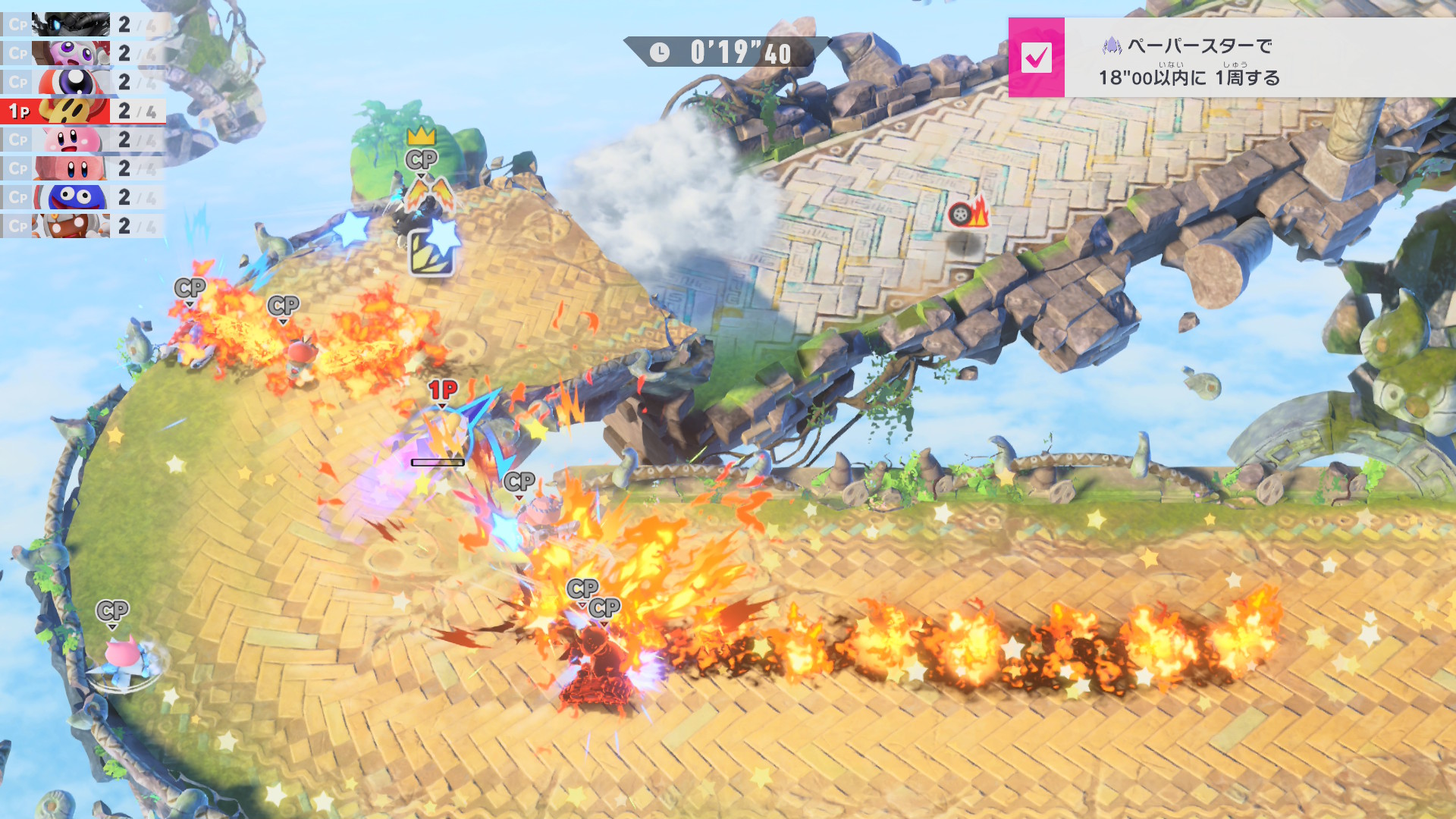Image resolution: width=1456 pixels, height=819 pixels.
Task: Select the dark armored racer ranking row
Action: pyautogui.click(x=82, y=24)
